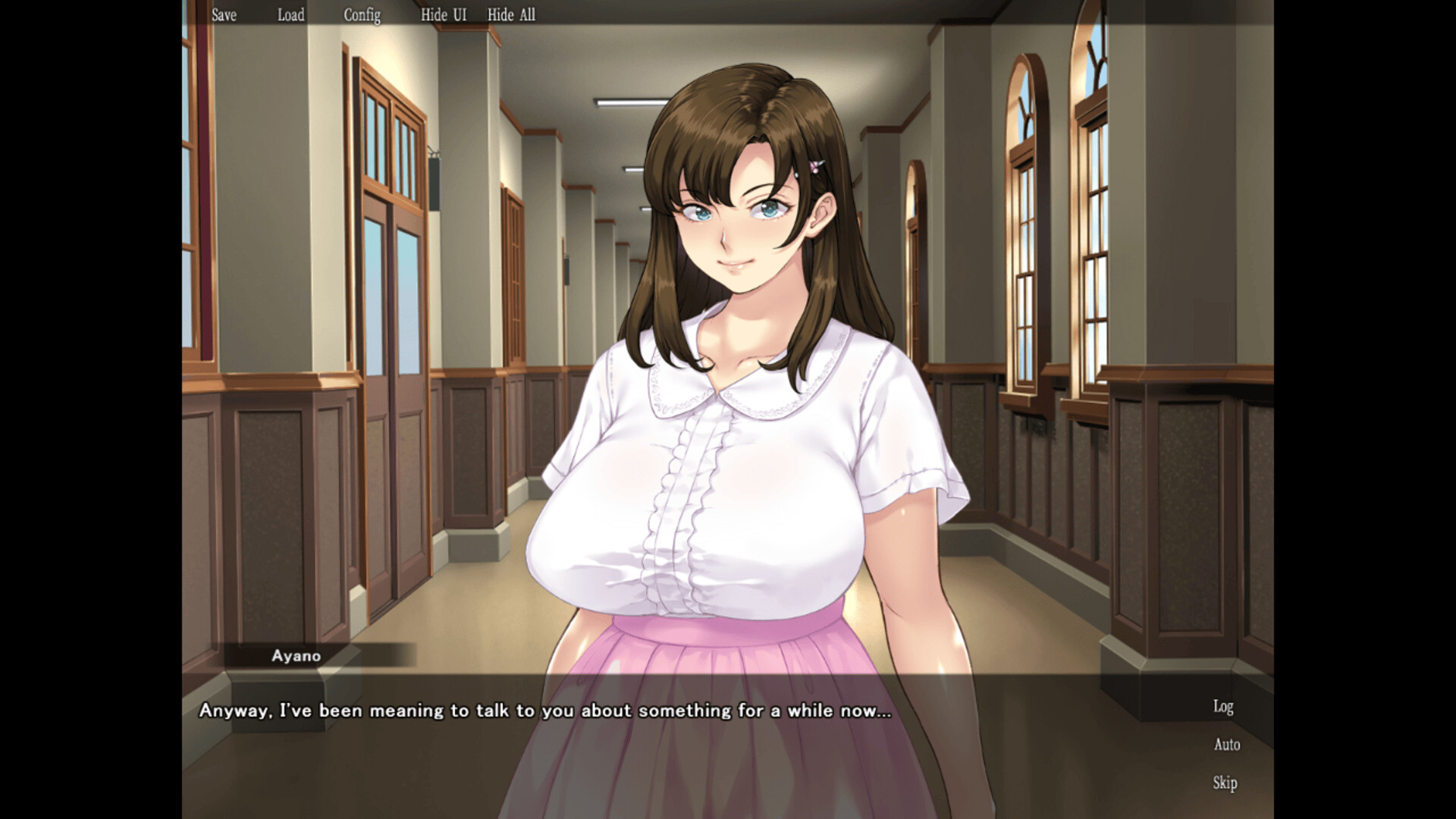Open Config from the top menu

point(362,14)
